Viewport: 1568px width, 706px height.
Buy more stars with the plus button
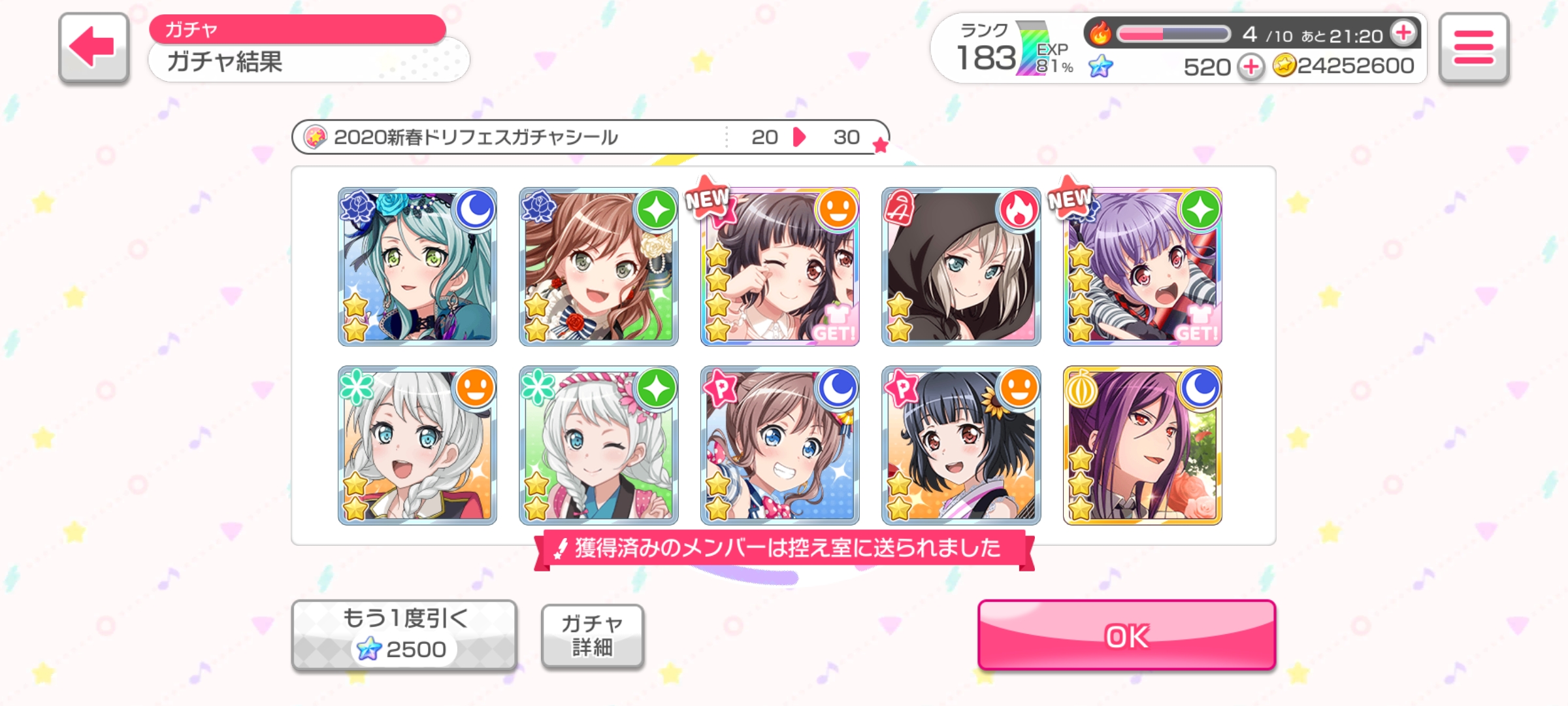point(1250,67)
